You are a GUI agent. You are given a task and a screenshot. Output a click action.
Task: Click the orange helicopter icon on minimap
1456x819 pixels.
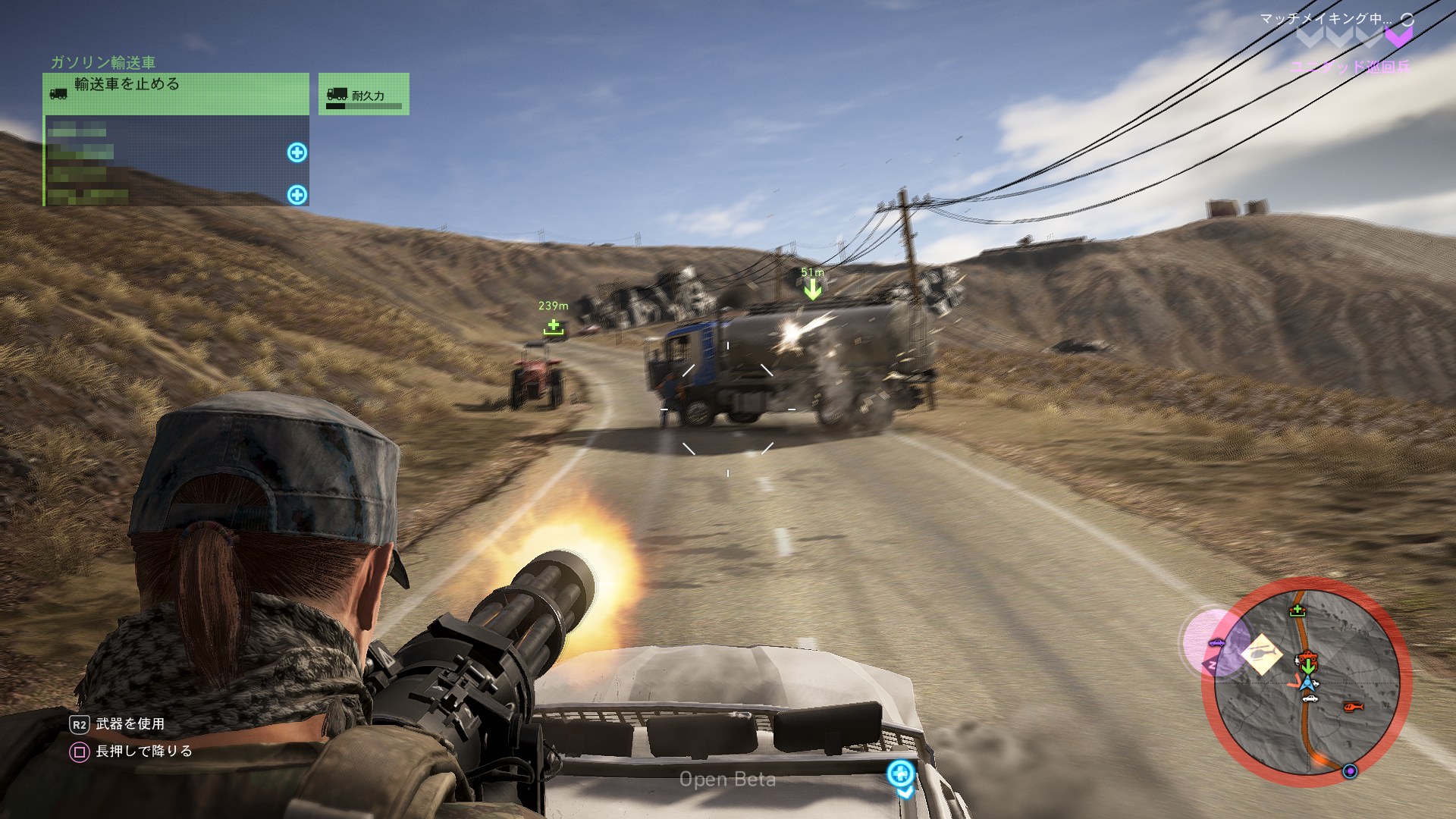[x=1353, y=707]
